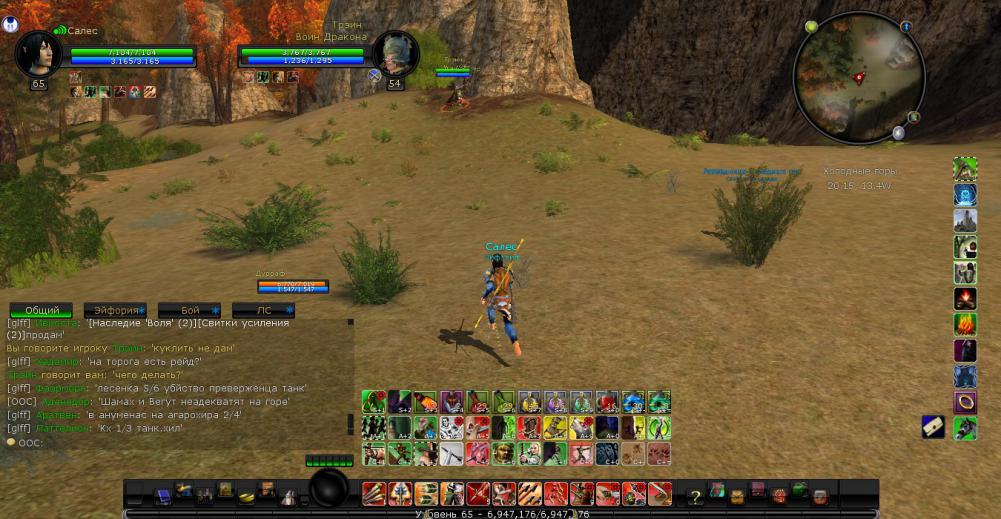
Task: Switch to the ЛС chat tab
Action: pos(264,310)
